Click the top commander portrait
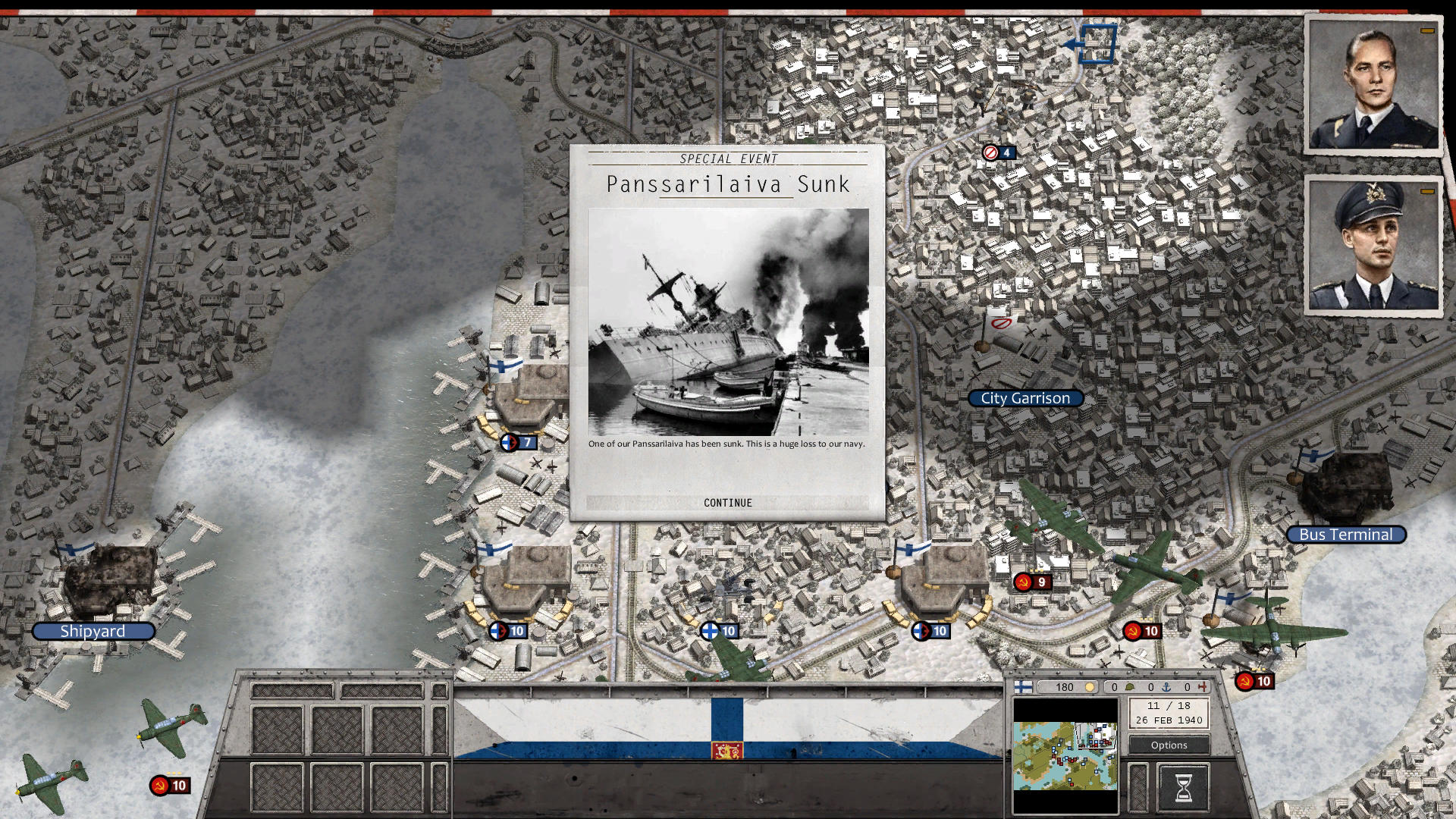The width and height of the screenshot is (1456, 819). 1373,83
